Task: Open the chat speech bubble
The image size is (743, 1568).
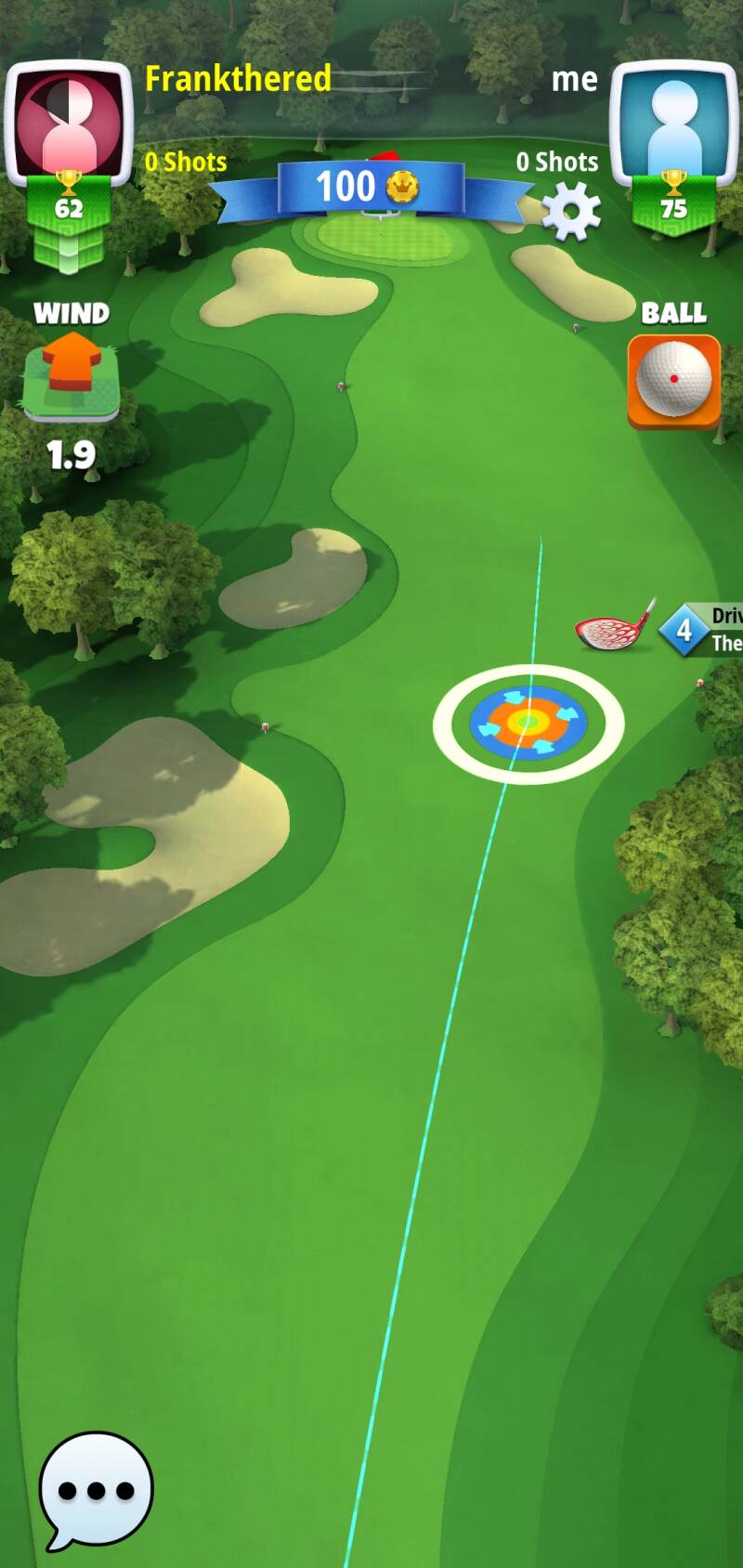Action: [96, 1489]
